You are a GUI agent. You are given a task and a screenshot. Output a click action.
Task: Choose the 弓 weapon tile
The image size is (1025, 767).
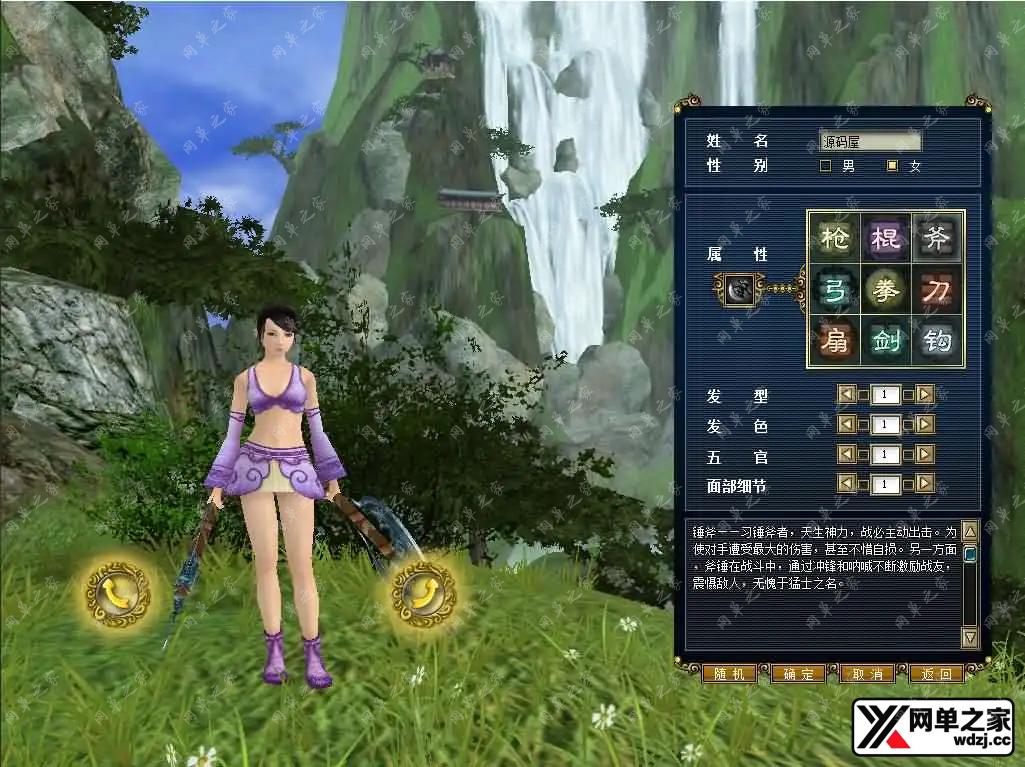(834, 289)
